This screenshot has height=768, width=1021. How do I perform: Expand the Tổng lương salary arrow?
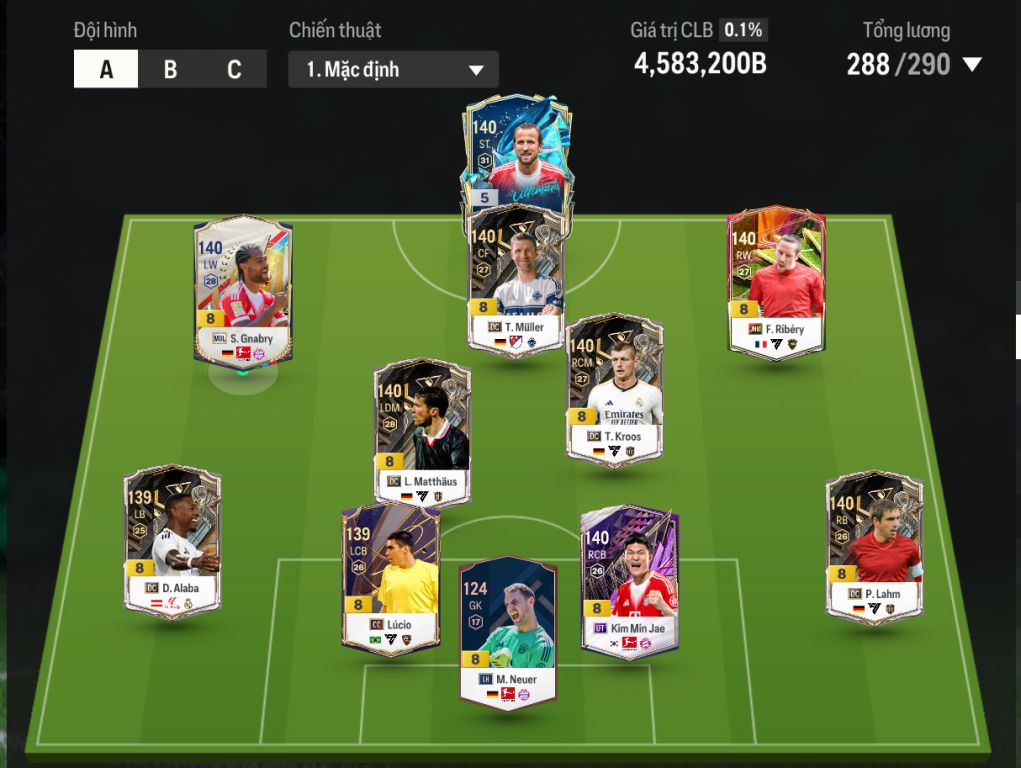coord(971,65)
